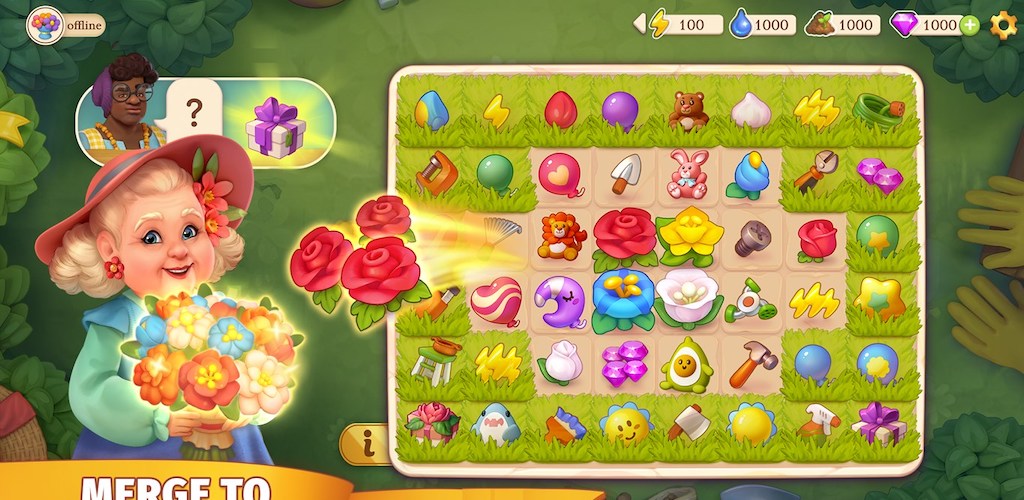Select the white lotus flower tile
Image resolution: width=1024 pixels, height=500 pixels.
pyautogui.click(x=688, y=298)
